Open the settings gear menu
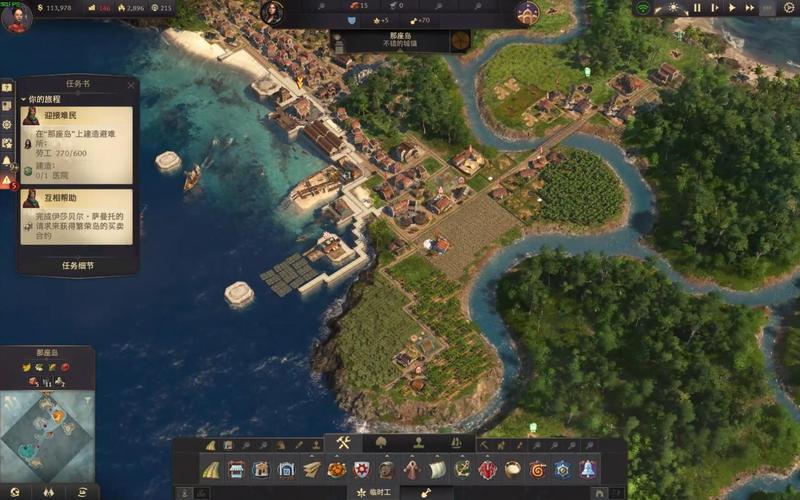Screen dimensions: 800x500 (790, 7)
